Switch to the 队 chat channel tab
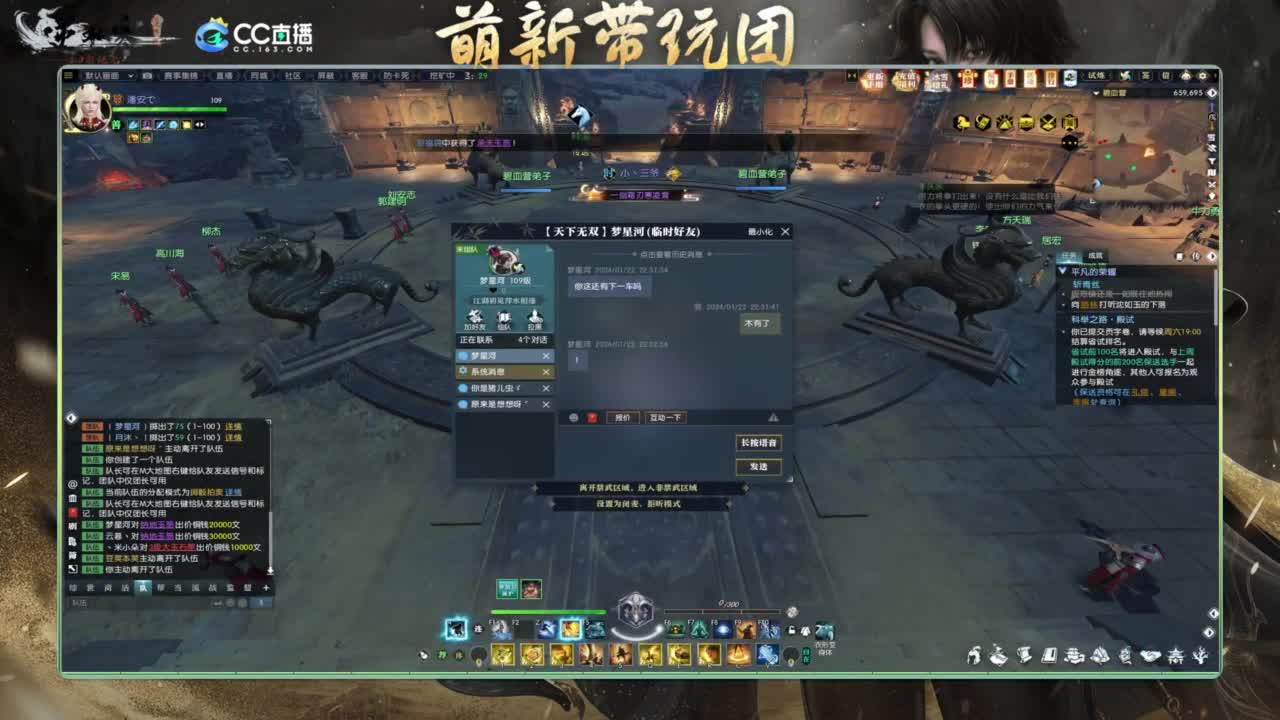The height and width of the screenshot is (720, 1280). 144,589
